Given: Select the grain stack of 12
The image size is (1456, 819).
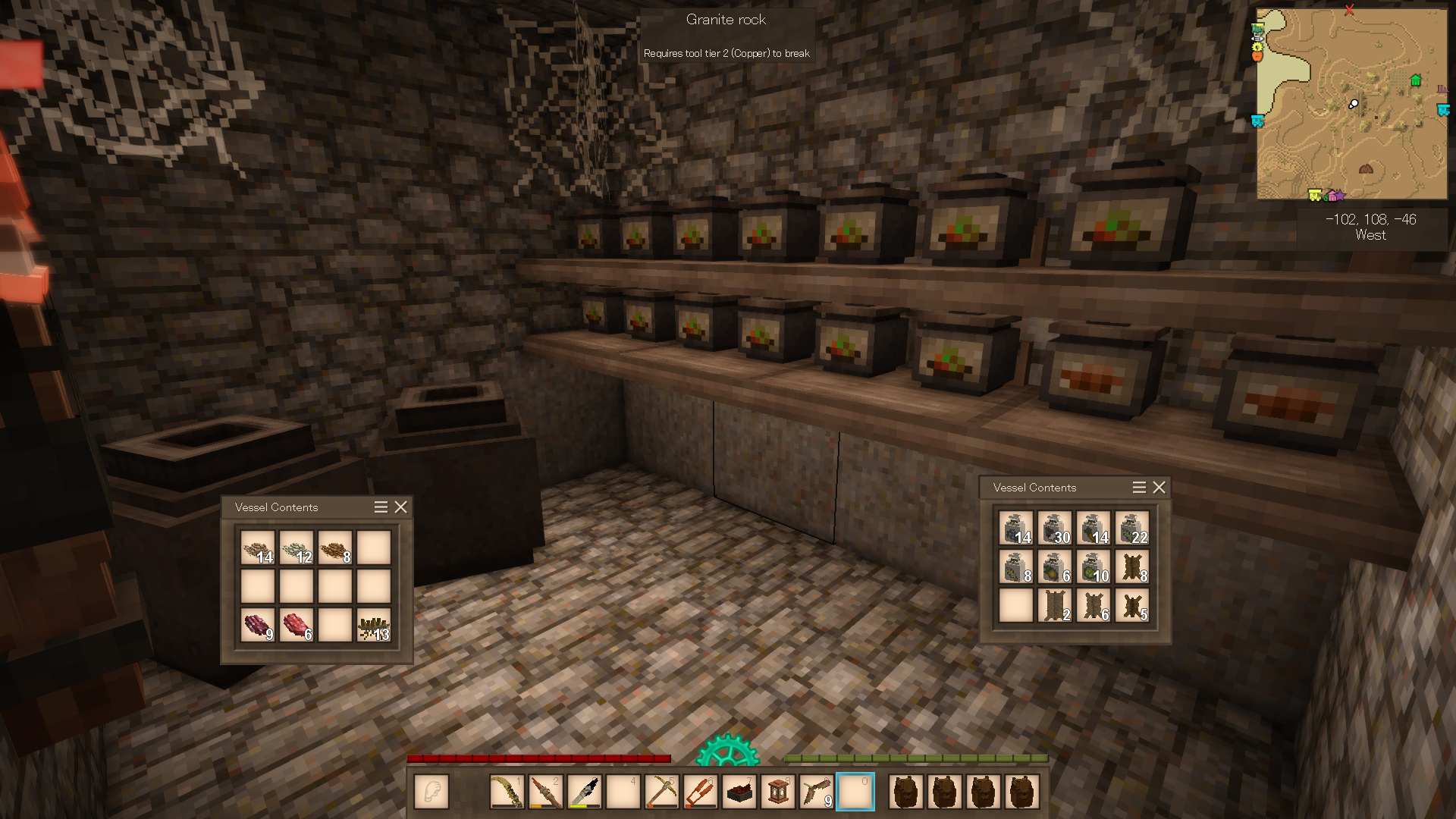Looking at the screenshot, I should click(297, 548).
